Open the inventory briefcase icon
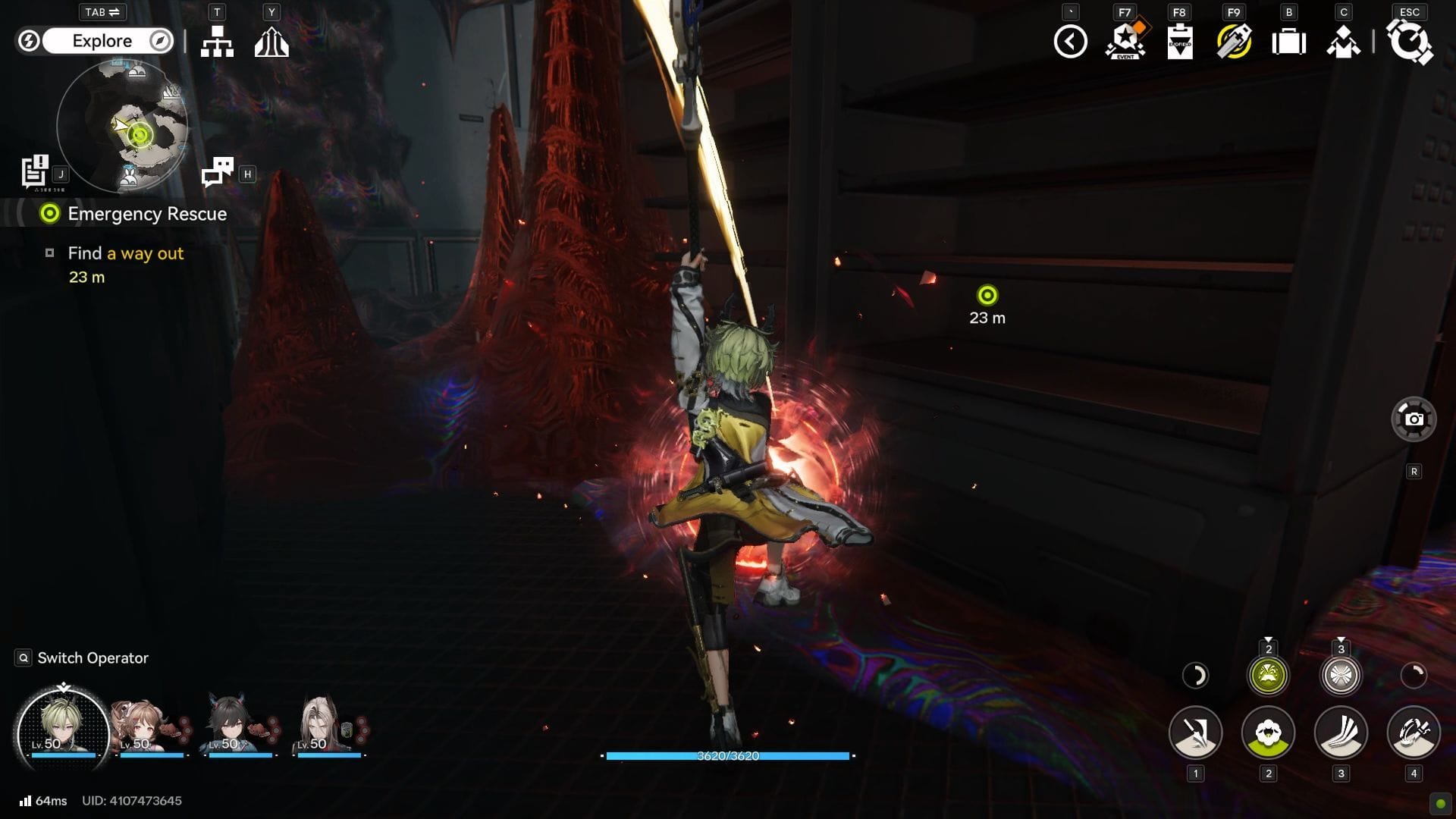 pos(1288,43)
